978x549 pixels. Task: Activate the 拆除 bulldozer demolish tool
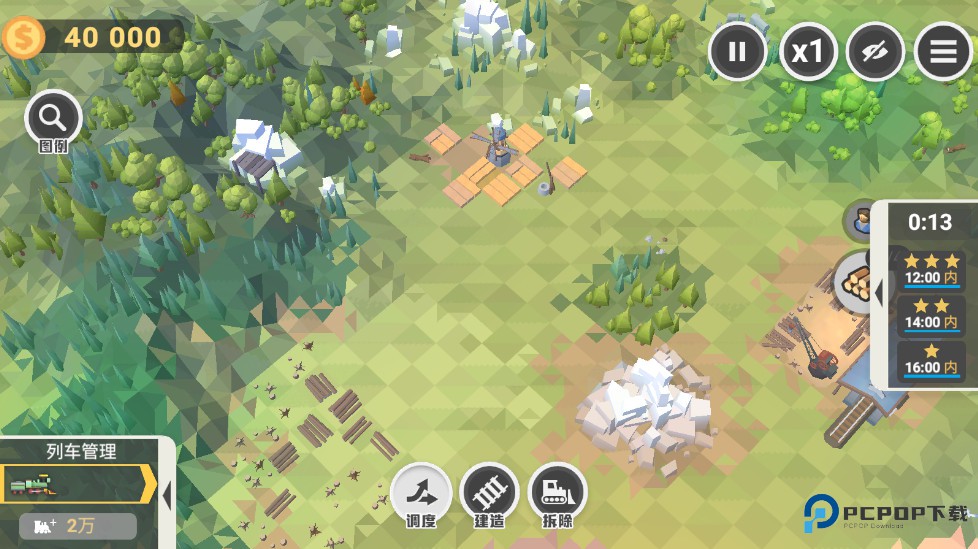click(x=557, y=494)
